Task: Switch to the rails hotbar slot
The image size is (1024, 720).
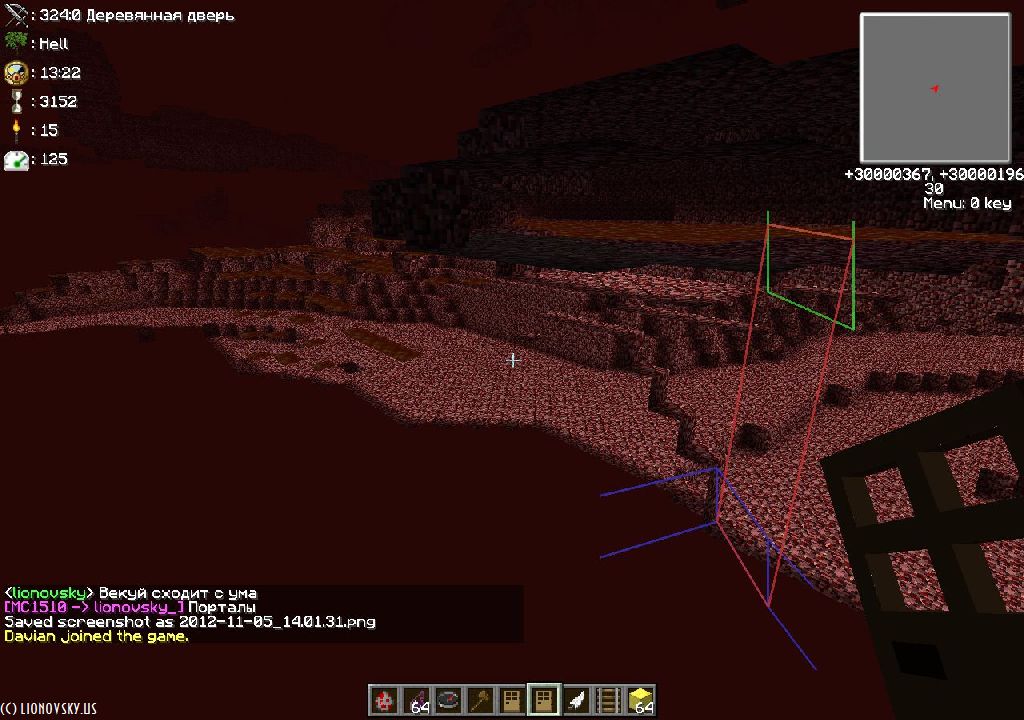Action: click(608, 700)
